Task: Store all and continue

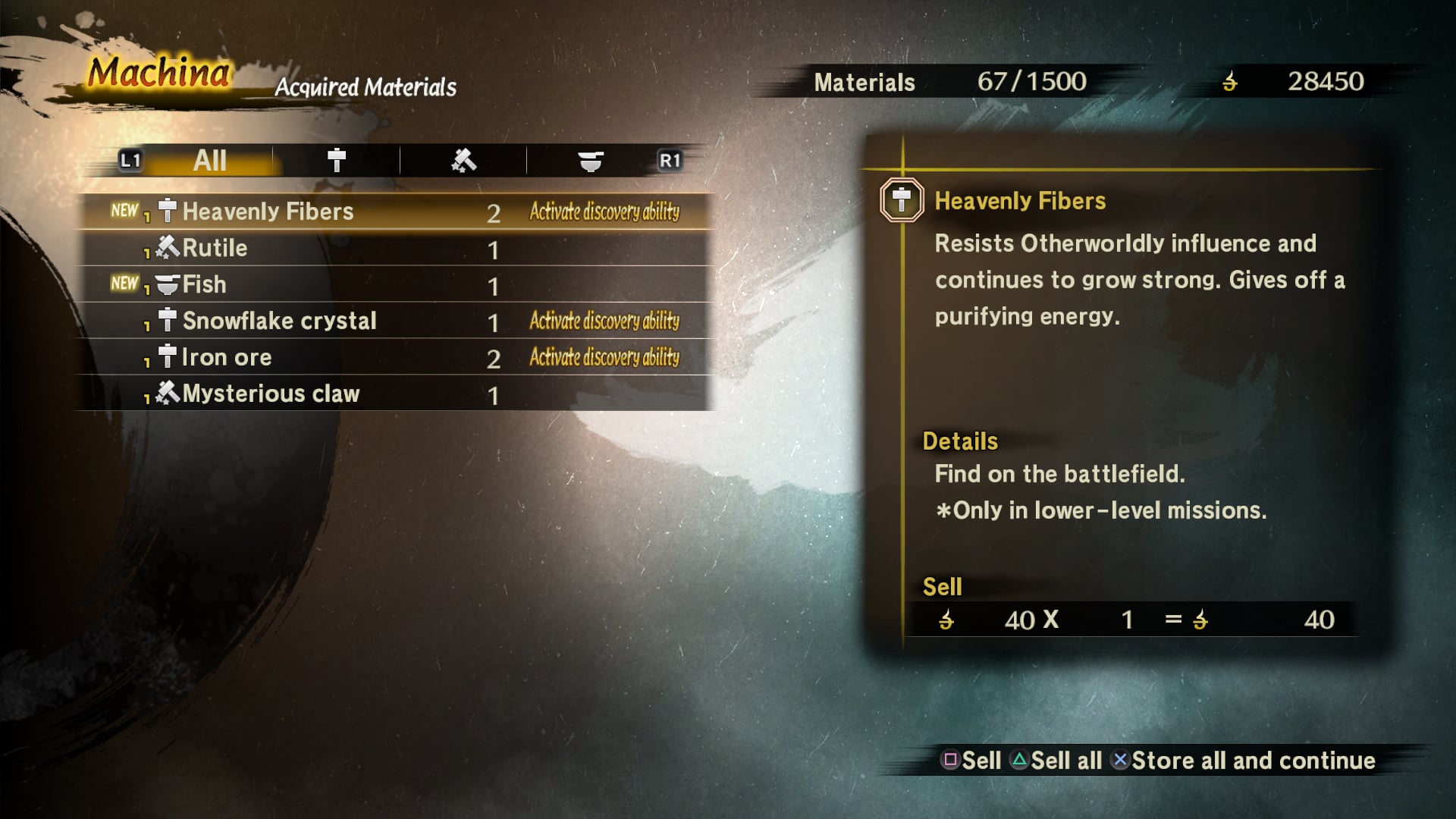Action: tap(1244, 761)
